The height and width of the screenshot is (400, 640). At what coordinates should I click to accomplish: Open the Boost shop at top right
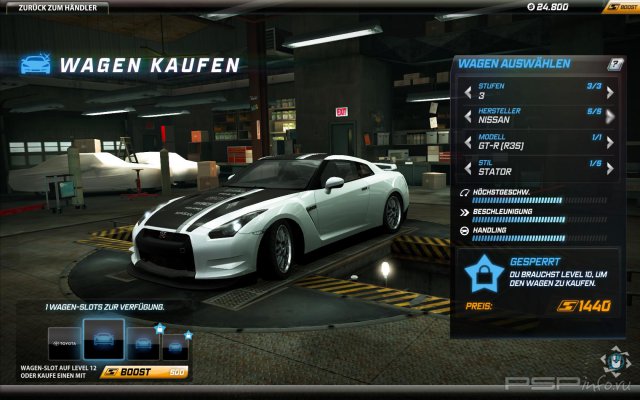click(619, 7)
